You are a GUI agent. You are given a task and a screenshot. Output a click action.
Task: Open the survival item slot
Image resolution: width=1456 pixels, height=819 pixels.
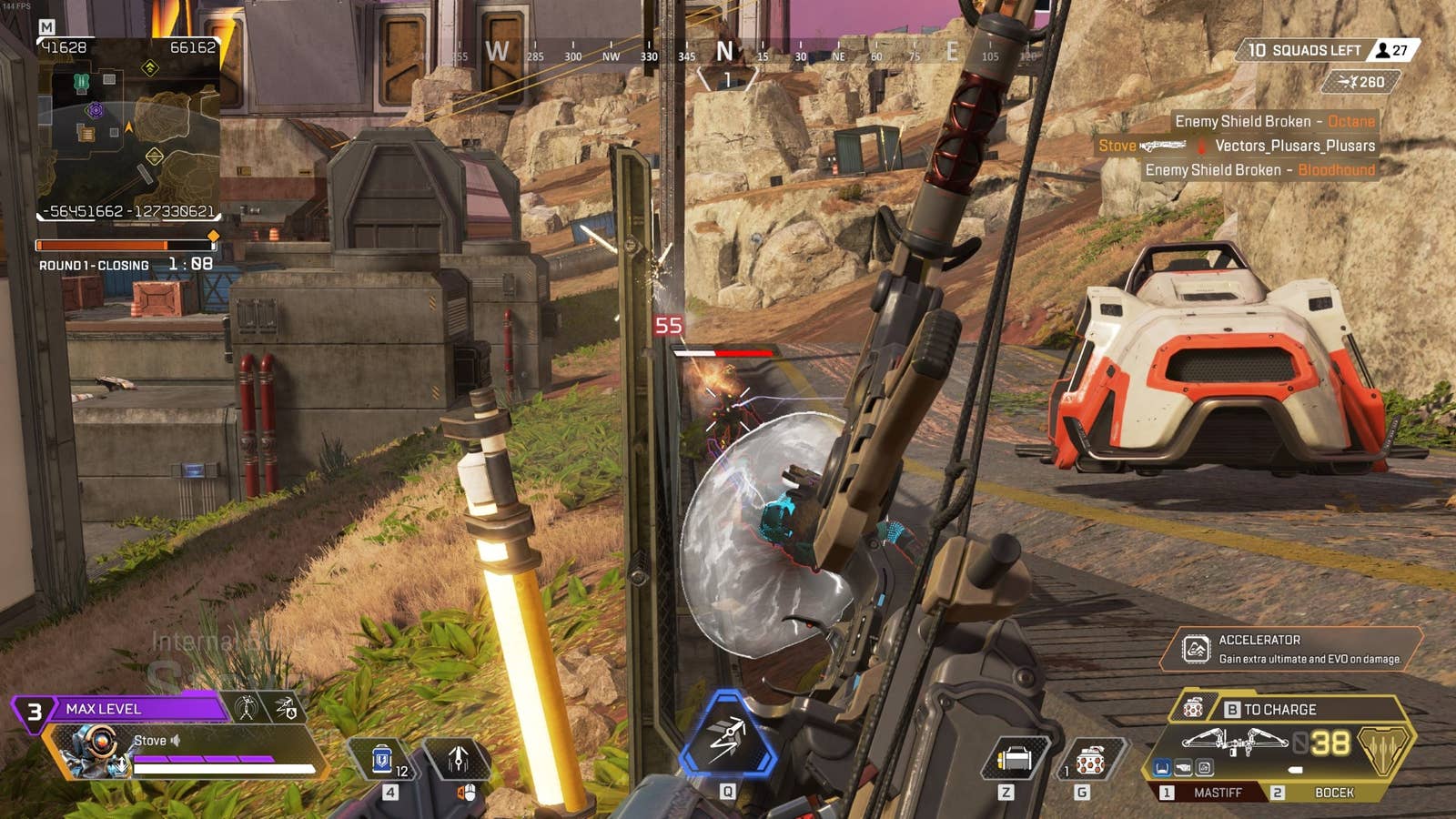click(1014, 759)
